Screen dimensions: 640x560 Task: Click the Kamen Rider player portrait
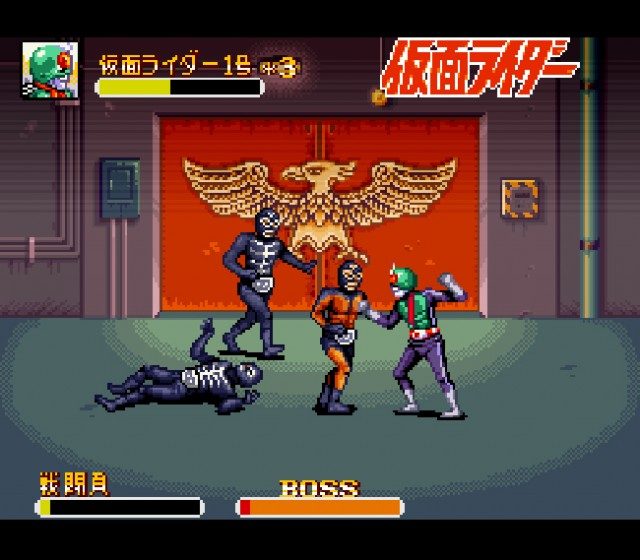[x=50, y=71]
